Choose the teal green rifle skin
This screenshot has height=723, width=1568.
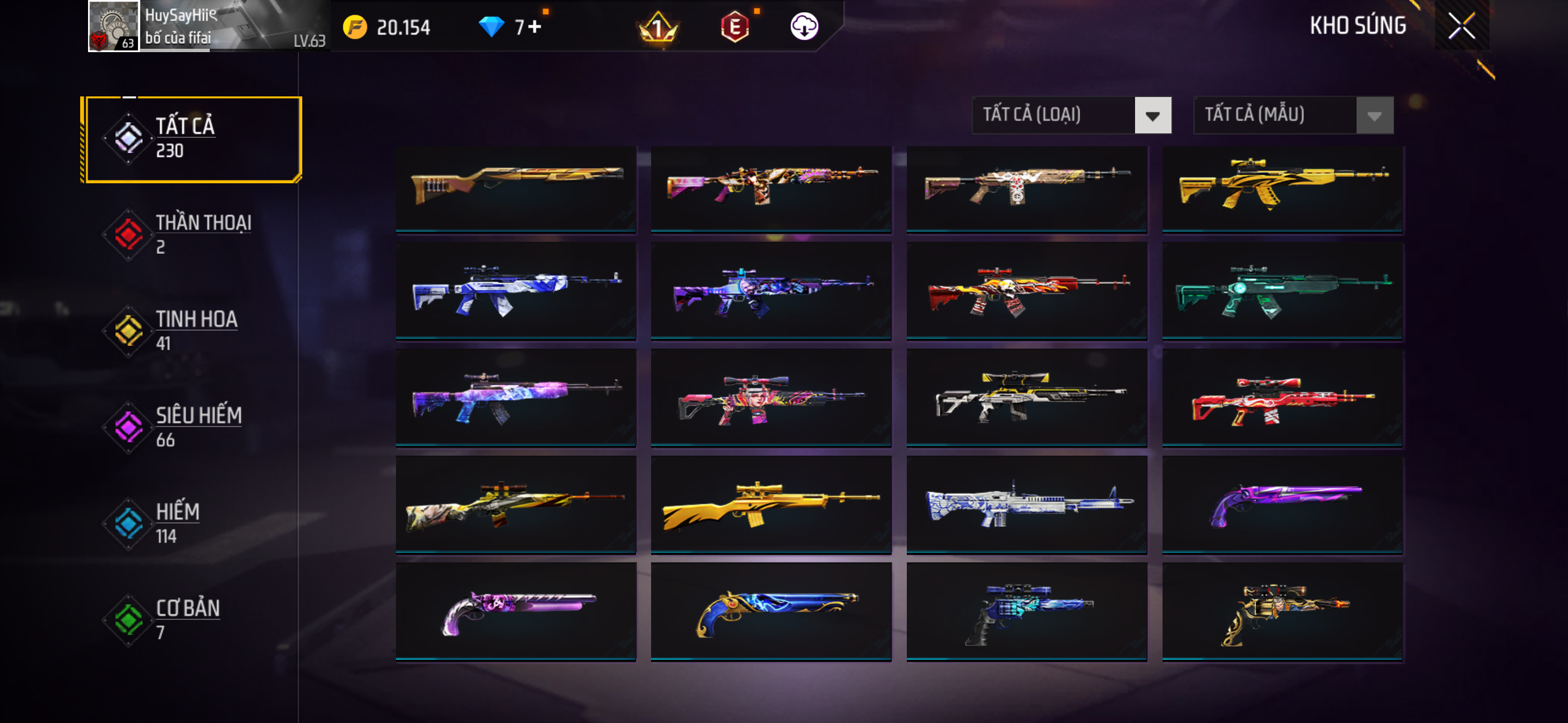1282,290
